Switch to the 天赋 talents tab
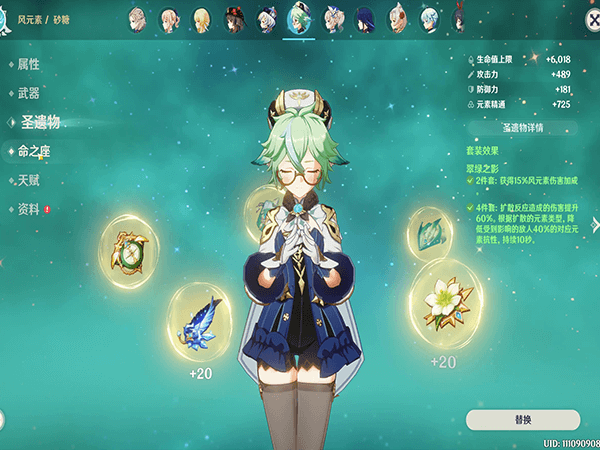The height and width of the screenshot is (450, 600). click(29, 180)
